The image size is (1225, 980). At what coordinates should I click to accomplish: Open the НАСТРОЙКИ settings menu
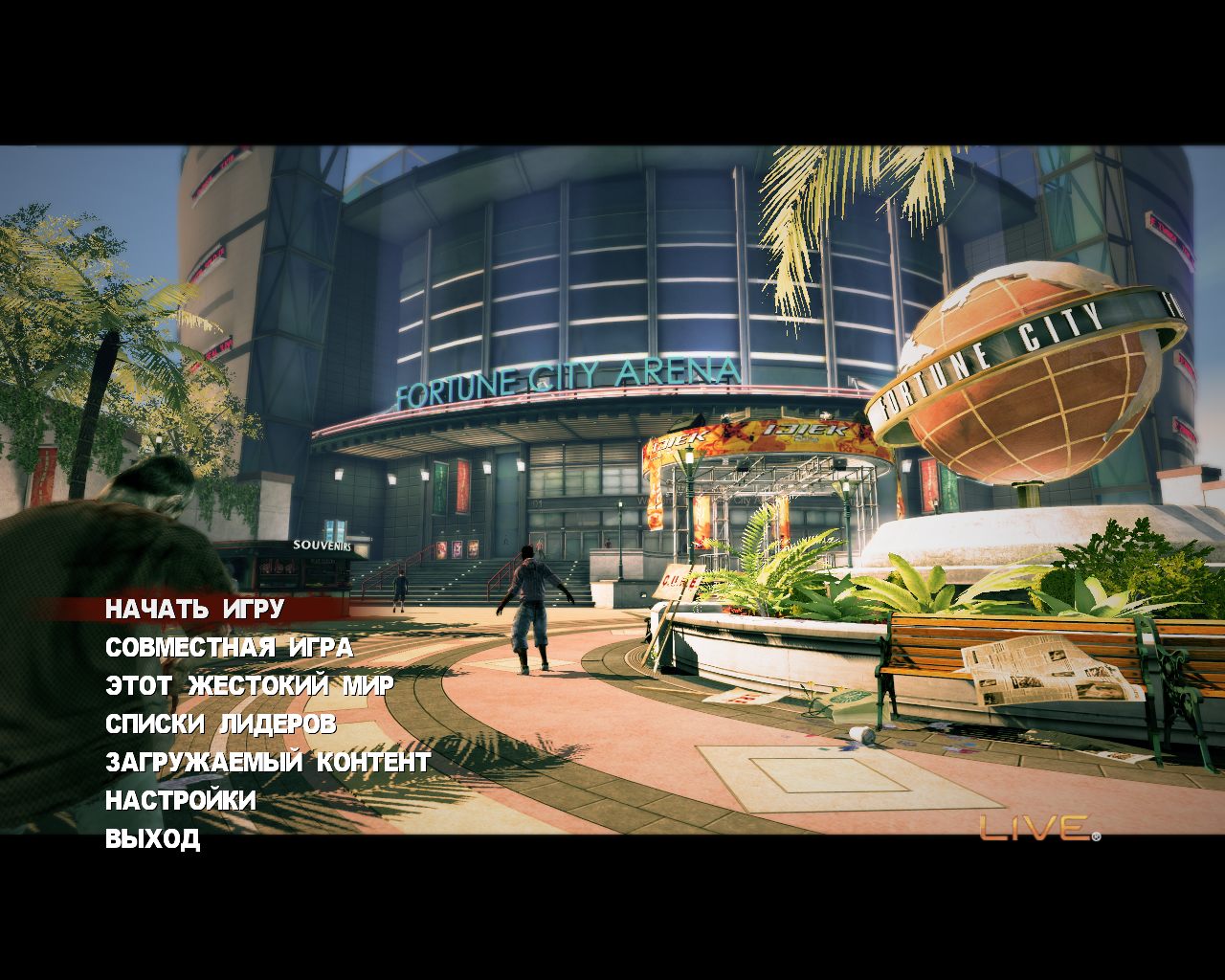click(180, 800)
